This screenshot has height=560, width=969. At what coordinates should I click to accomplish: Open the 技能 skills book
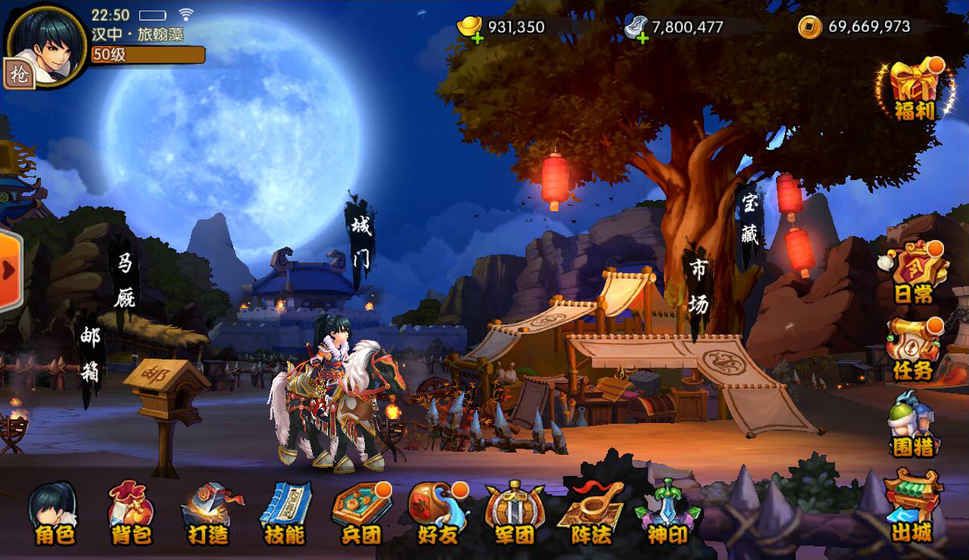tap(283, 513)
